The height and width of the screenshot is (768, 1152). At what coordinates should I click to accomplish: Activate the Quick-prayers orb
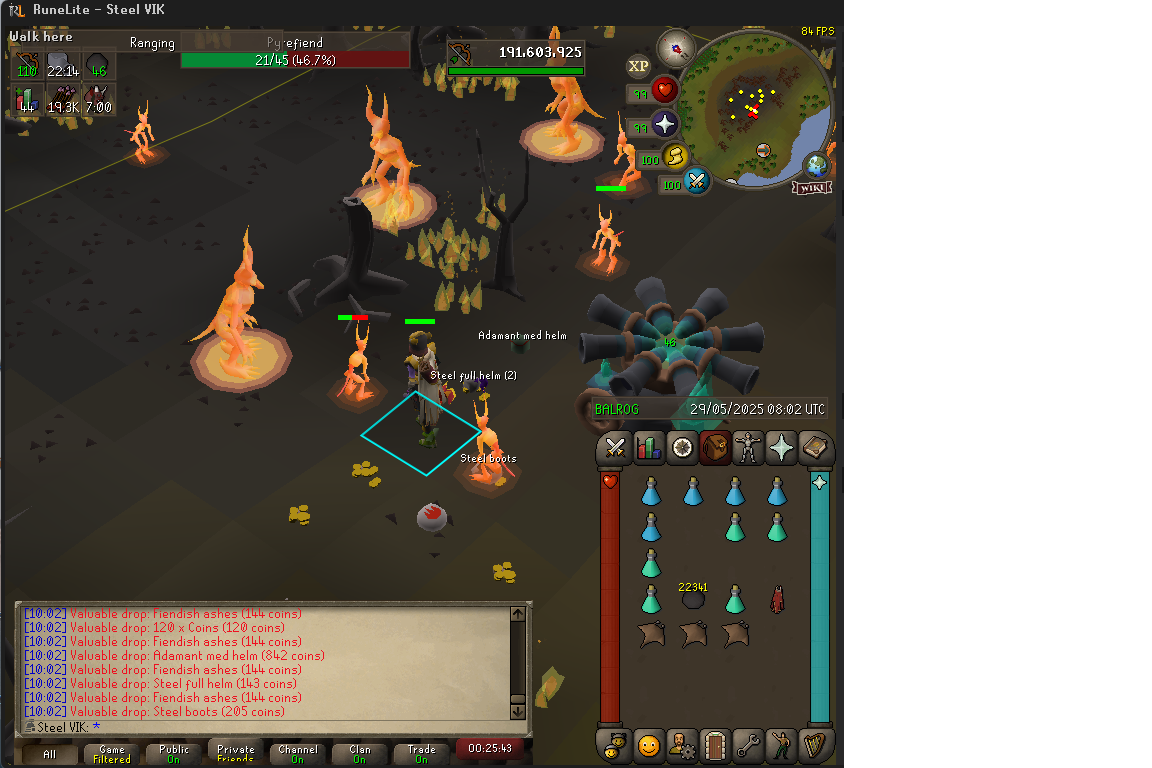(x=664, y=124)
